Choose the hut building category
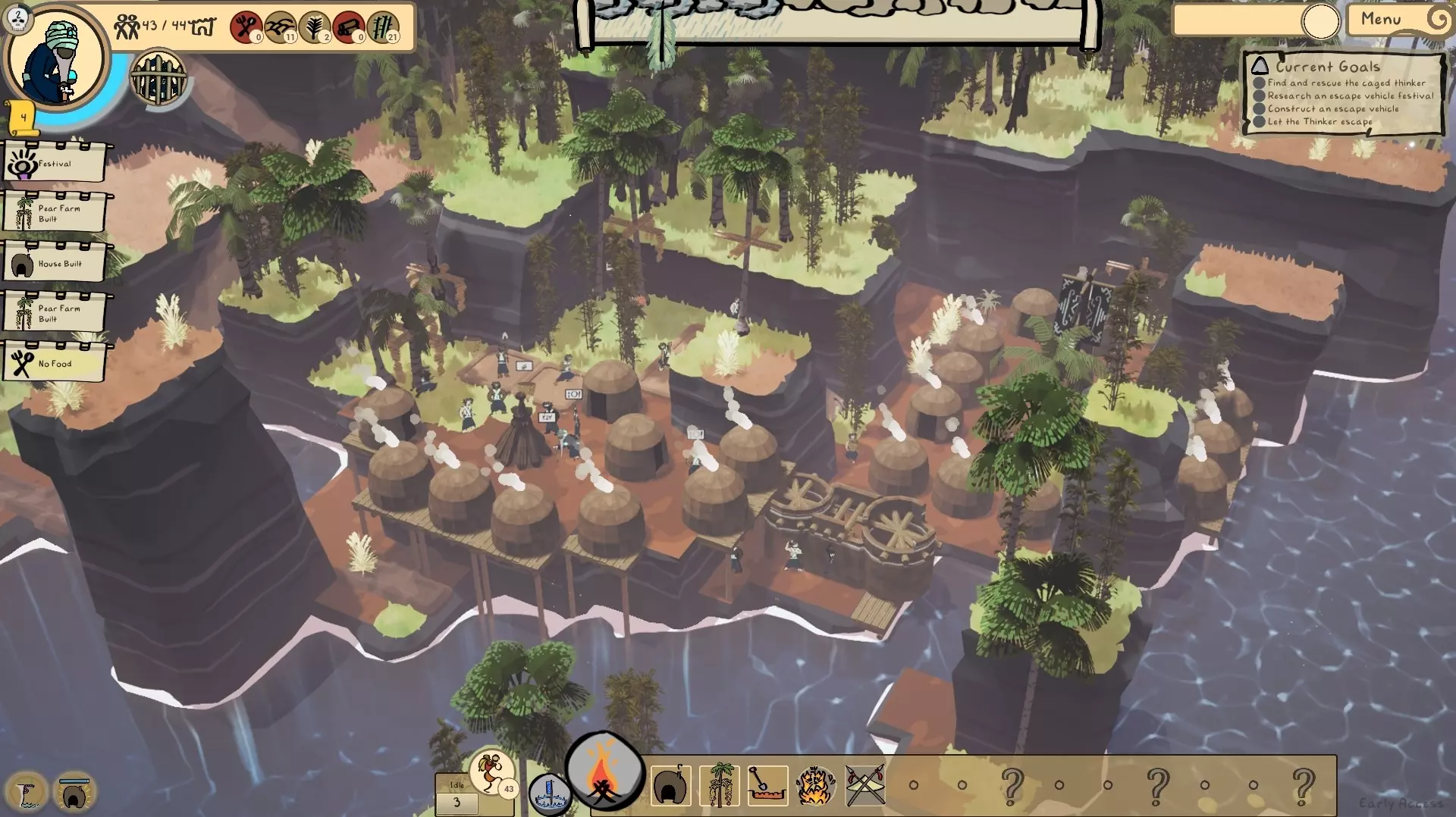This screenshot has height=817, width=1456. (670, 786)
